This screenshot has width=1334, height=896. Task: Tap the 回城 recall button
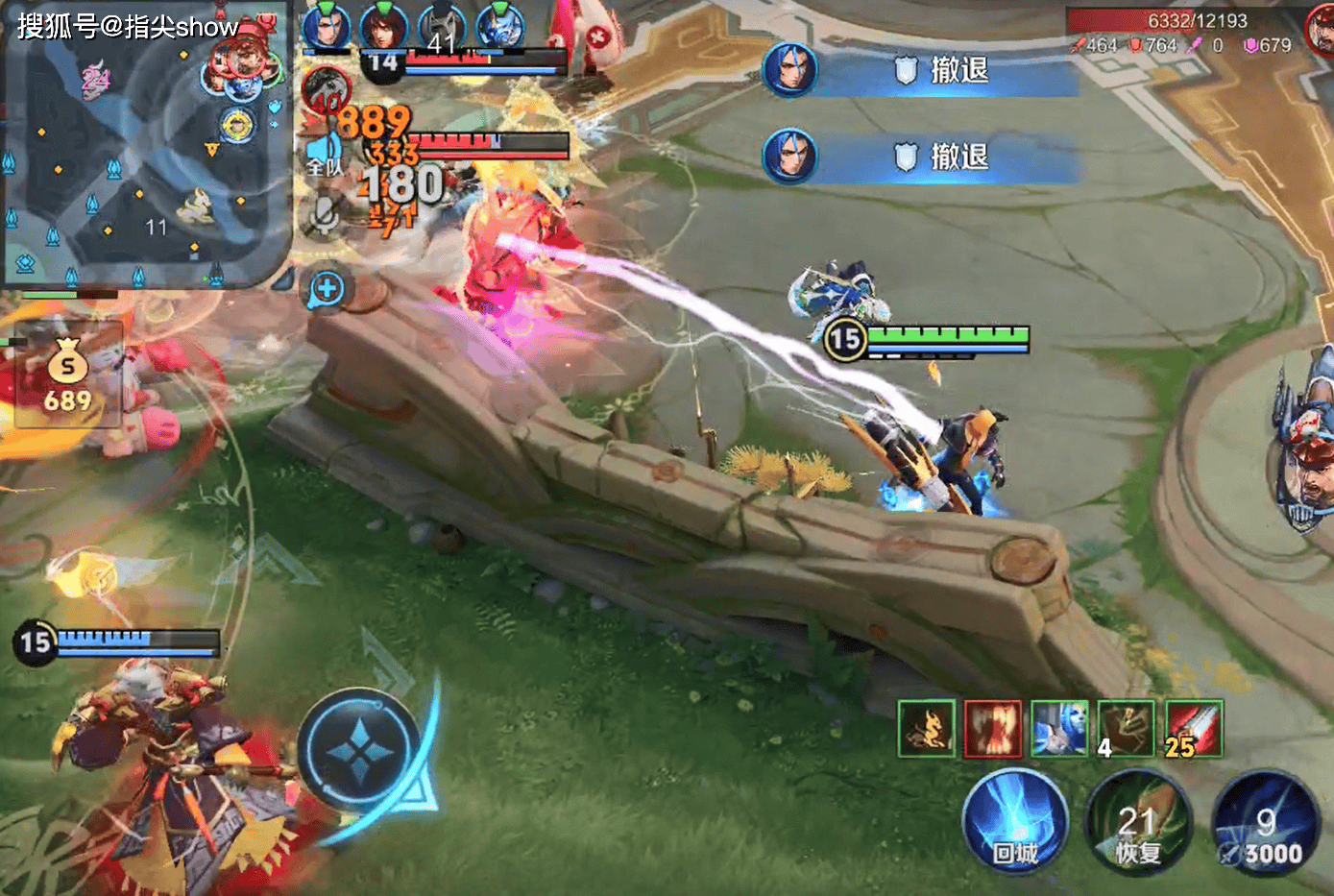pyautogui.click(x=1014, y=825)
